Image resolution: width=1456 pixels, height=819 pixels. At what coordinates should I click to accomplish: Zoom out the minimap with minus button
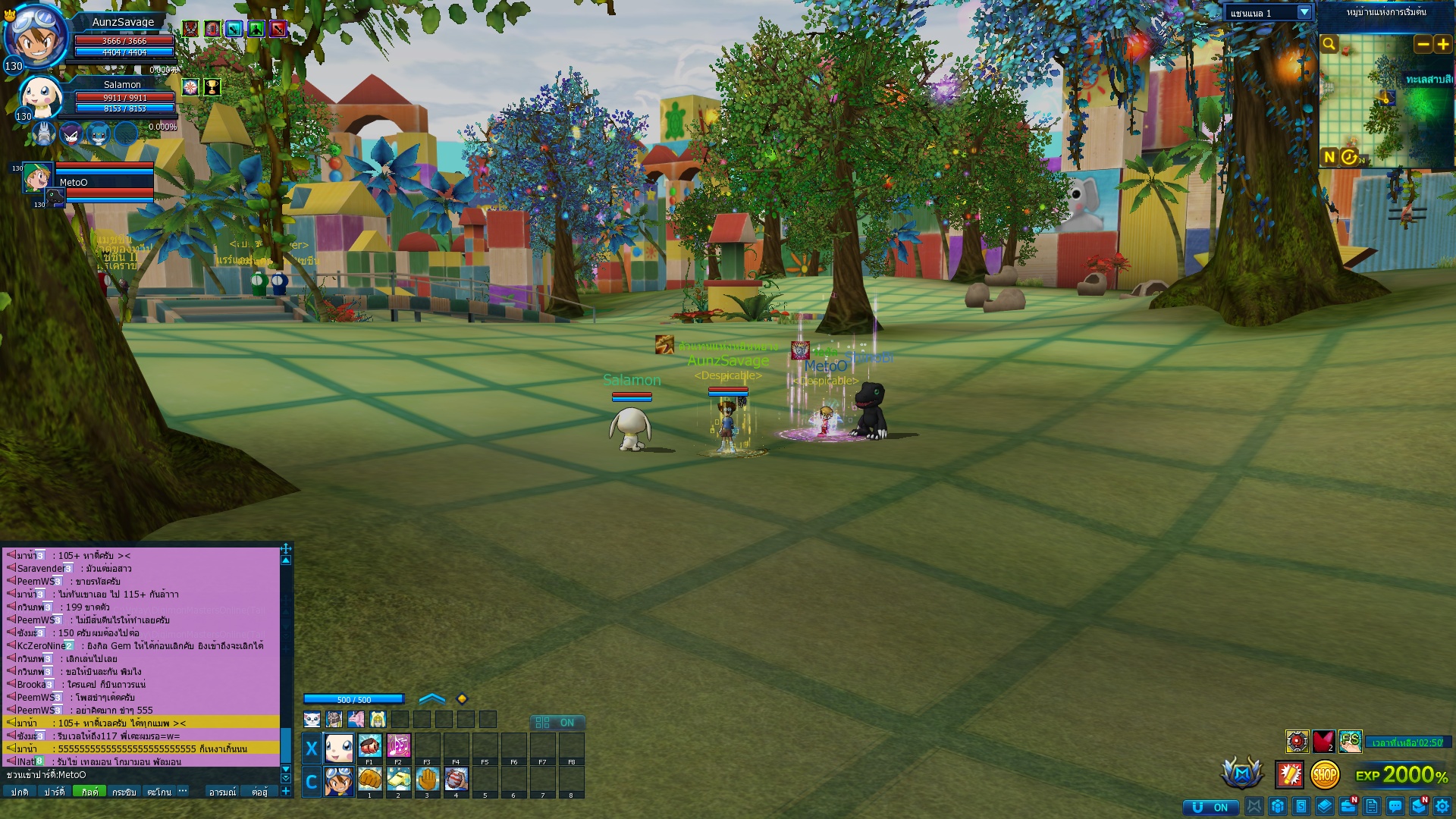tap(1423, 45)
